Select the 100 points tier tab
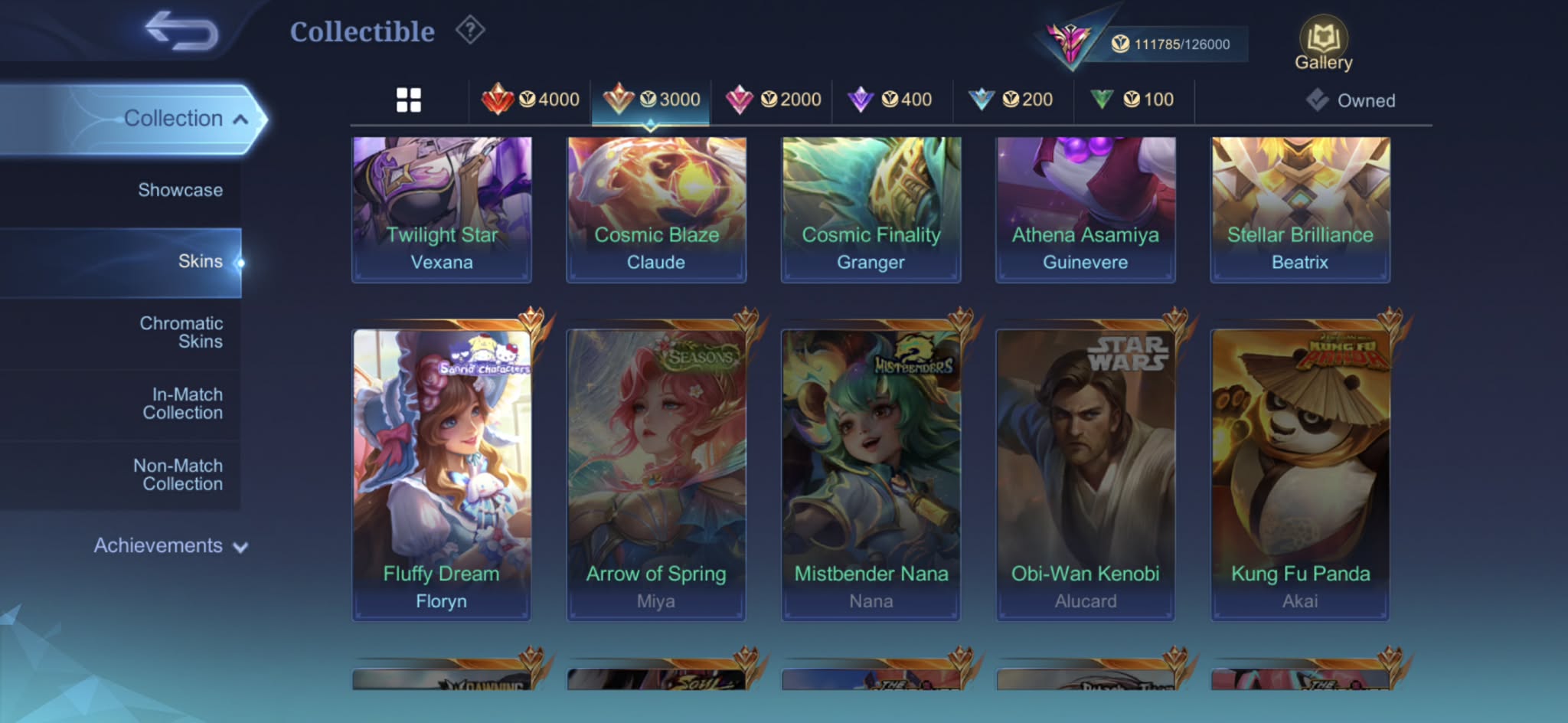 click(x=1132, y=100)
